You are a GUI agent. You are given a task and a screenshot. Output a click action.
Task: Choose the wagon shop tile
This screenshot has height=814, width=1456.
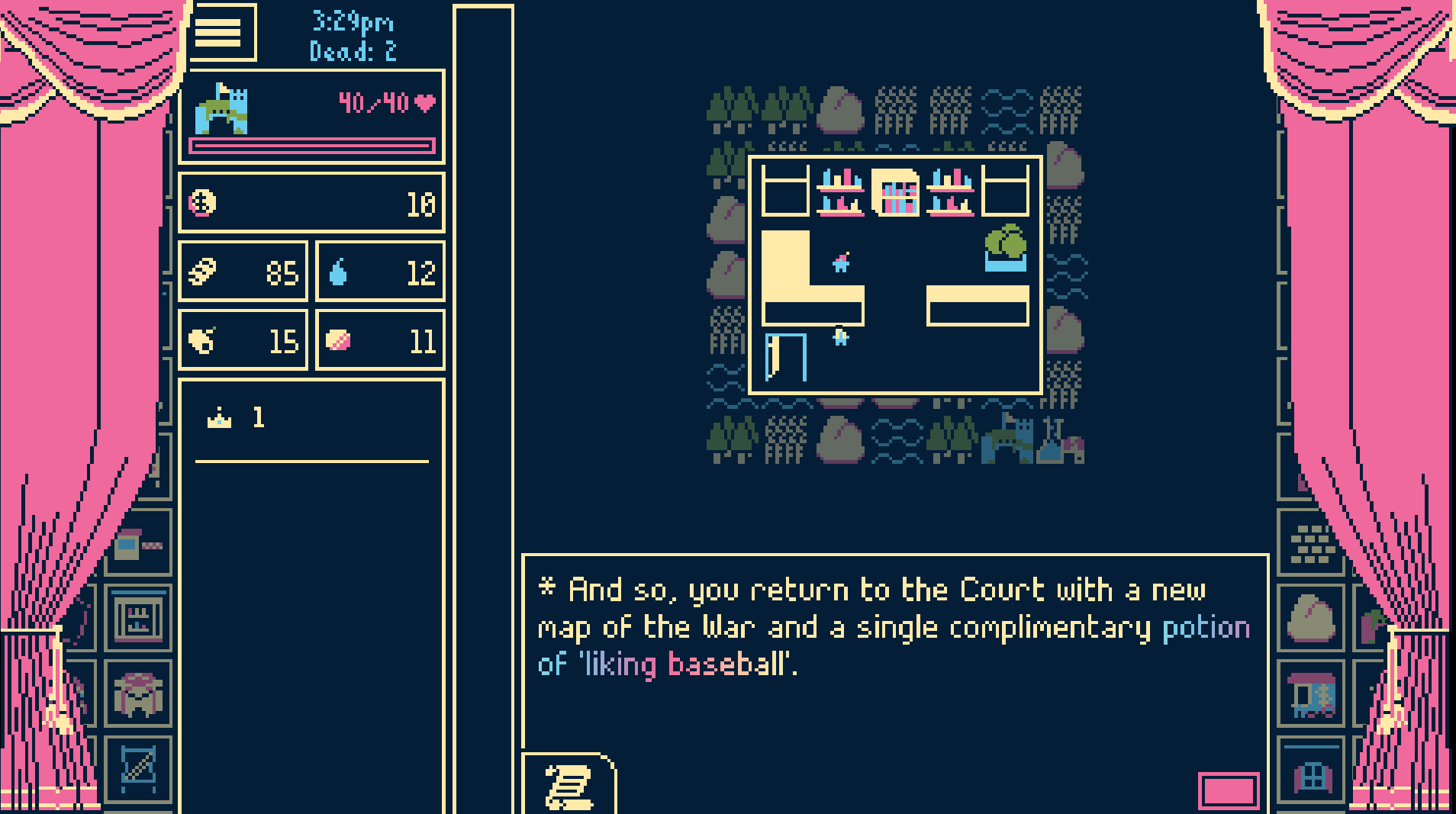(1312, 695)
